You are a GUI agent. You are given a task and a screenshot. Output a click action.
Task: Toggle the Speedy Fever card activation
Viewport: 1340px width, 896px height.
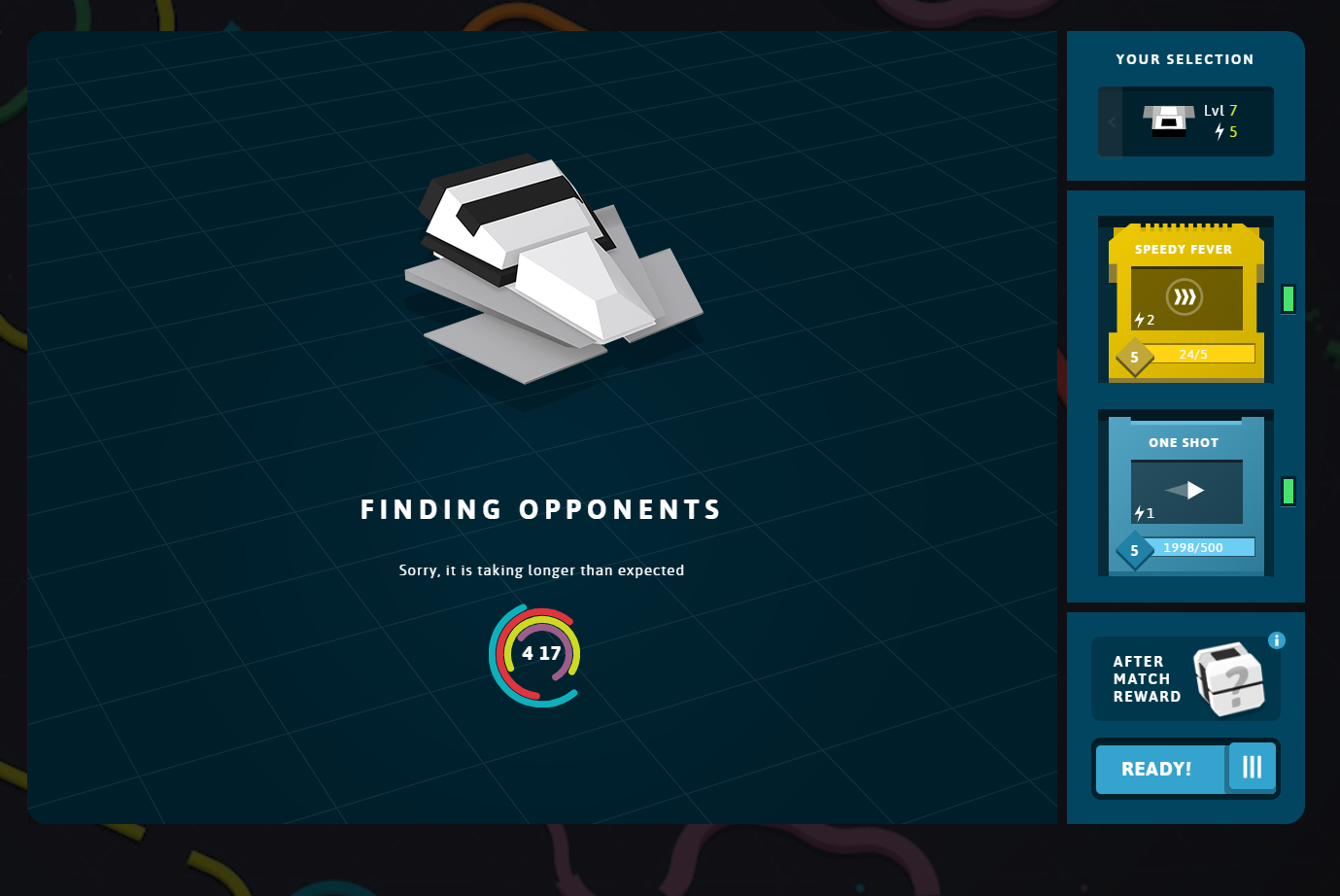pos(1185,299)
